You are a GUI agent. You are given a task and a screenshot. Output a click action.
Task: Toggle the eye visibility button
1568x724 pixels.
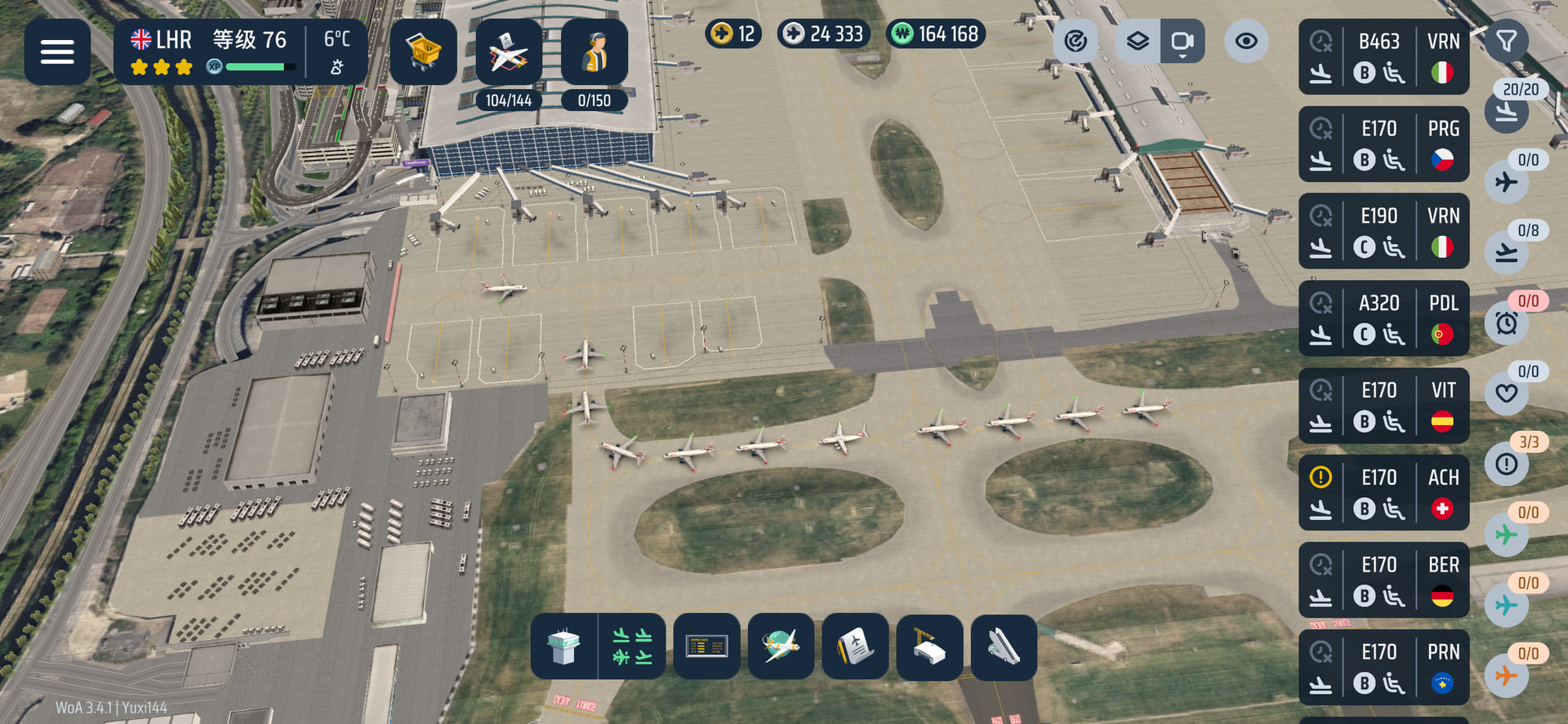tap(1246, 41)
